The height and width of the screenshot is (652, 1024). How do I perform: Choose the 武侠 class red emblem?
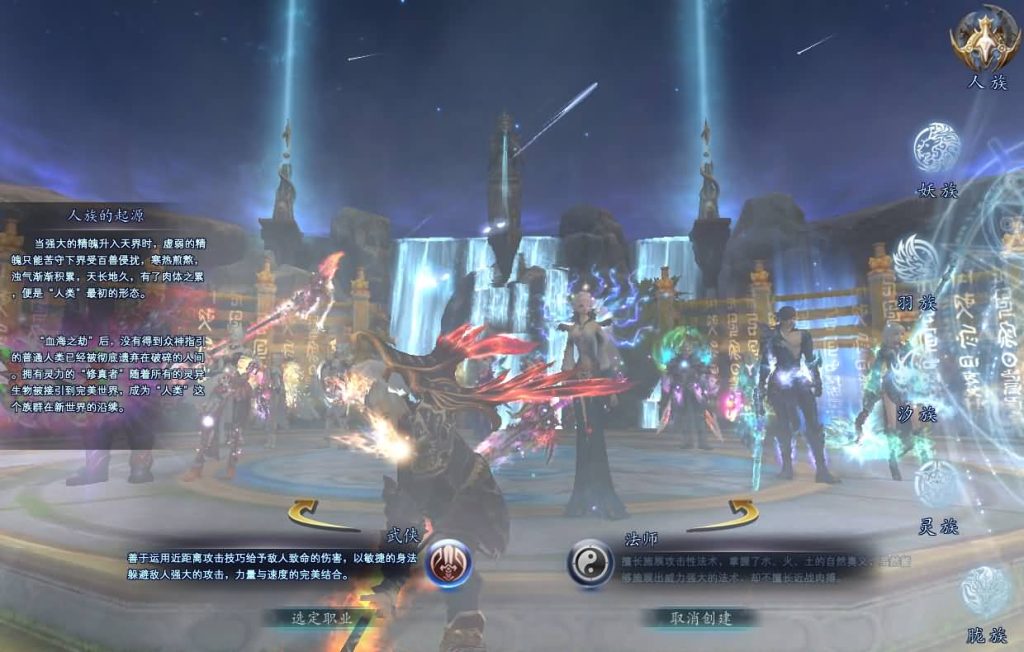tap(449, 562)
